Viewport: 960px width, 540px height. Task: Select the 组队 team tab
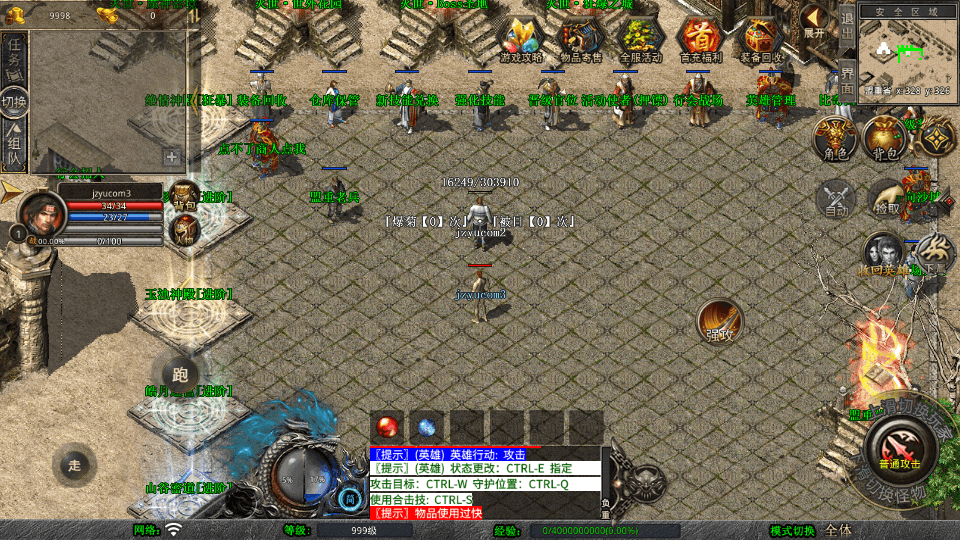[x=15, y=147]
